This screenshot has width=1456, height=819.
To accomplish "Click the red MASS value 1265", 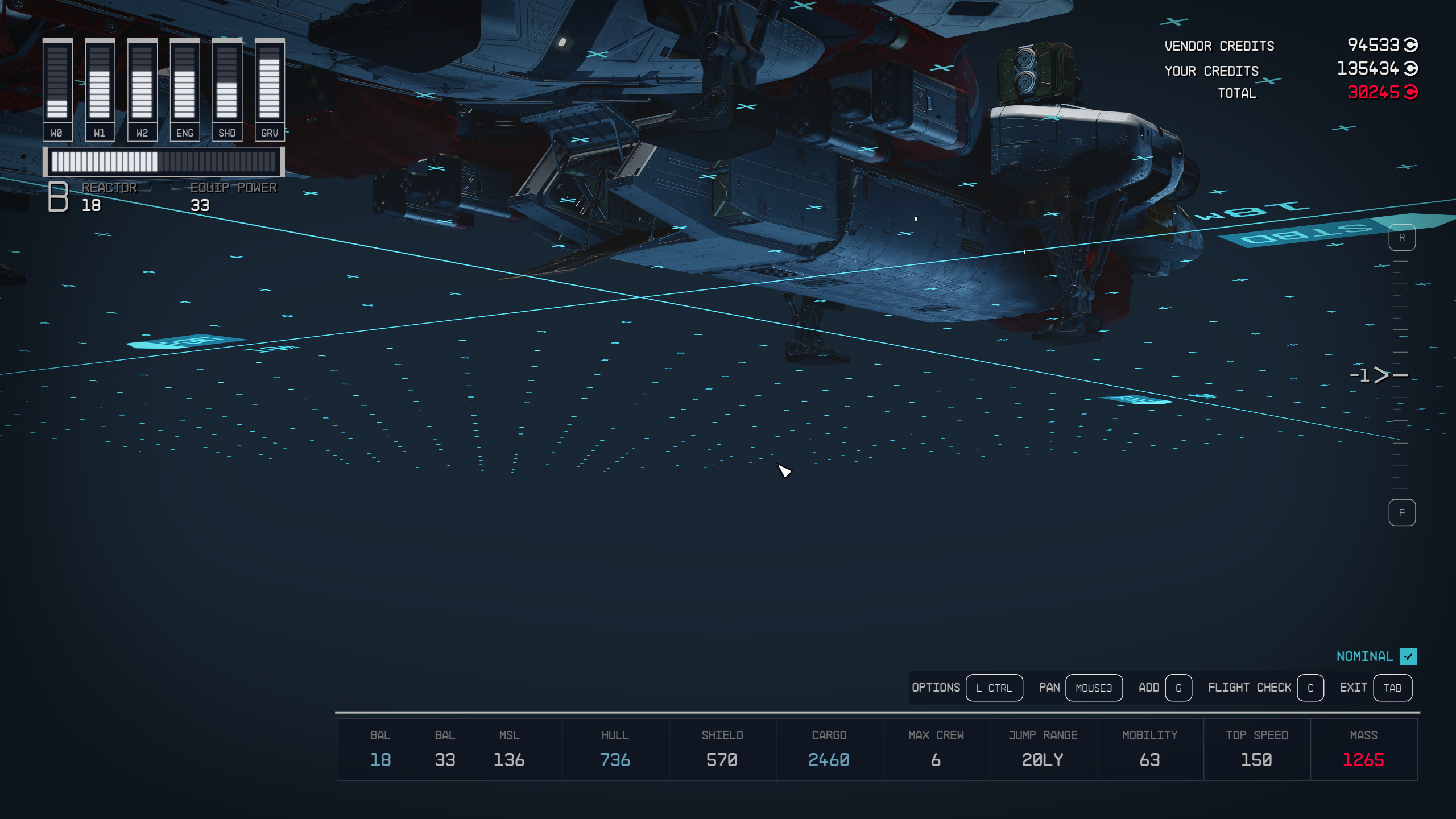I will click(1363, 759).
